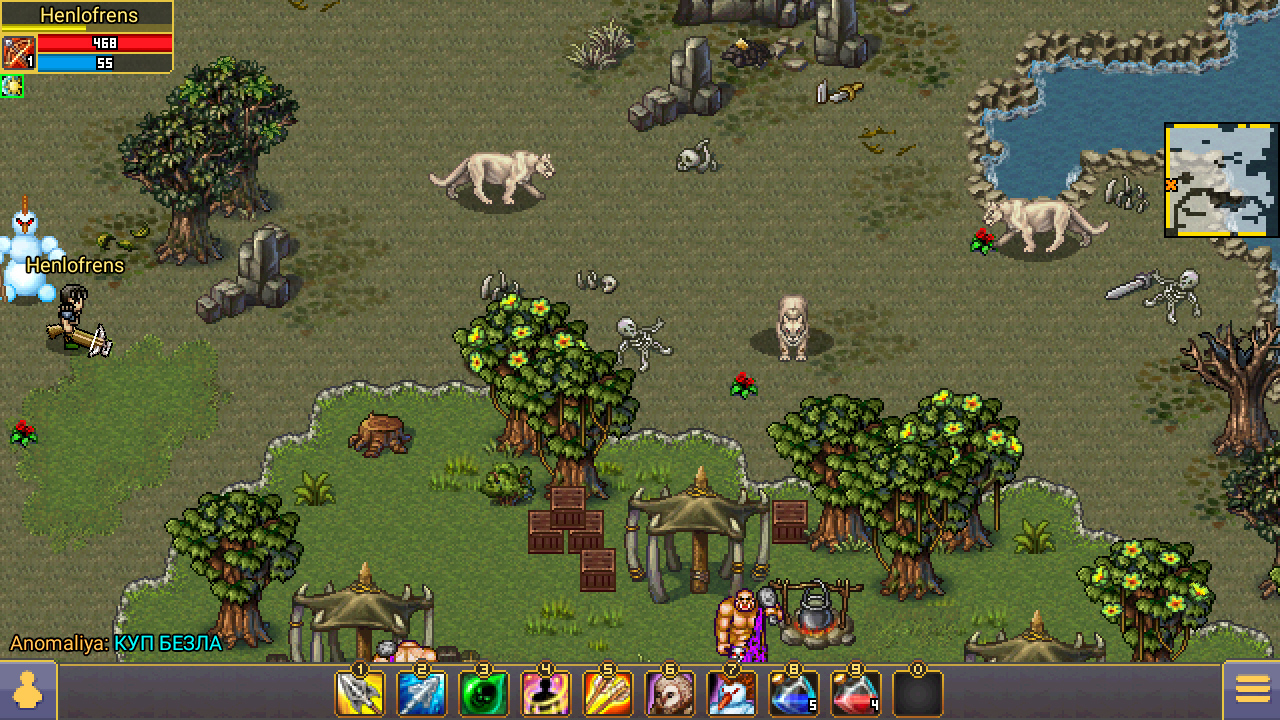The height and width of the screenshot is (720, 1280).
Task: Click the Henlofrens name plate
Action: (88, 16)
